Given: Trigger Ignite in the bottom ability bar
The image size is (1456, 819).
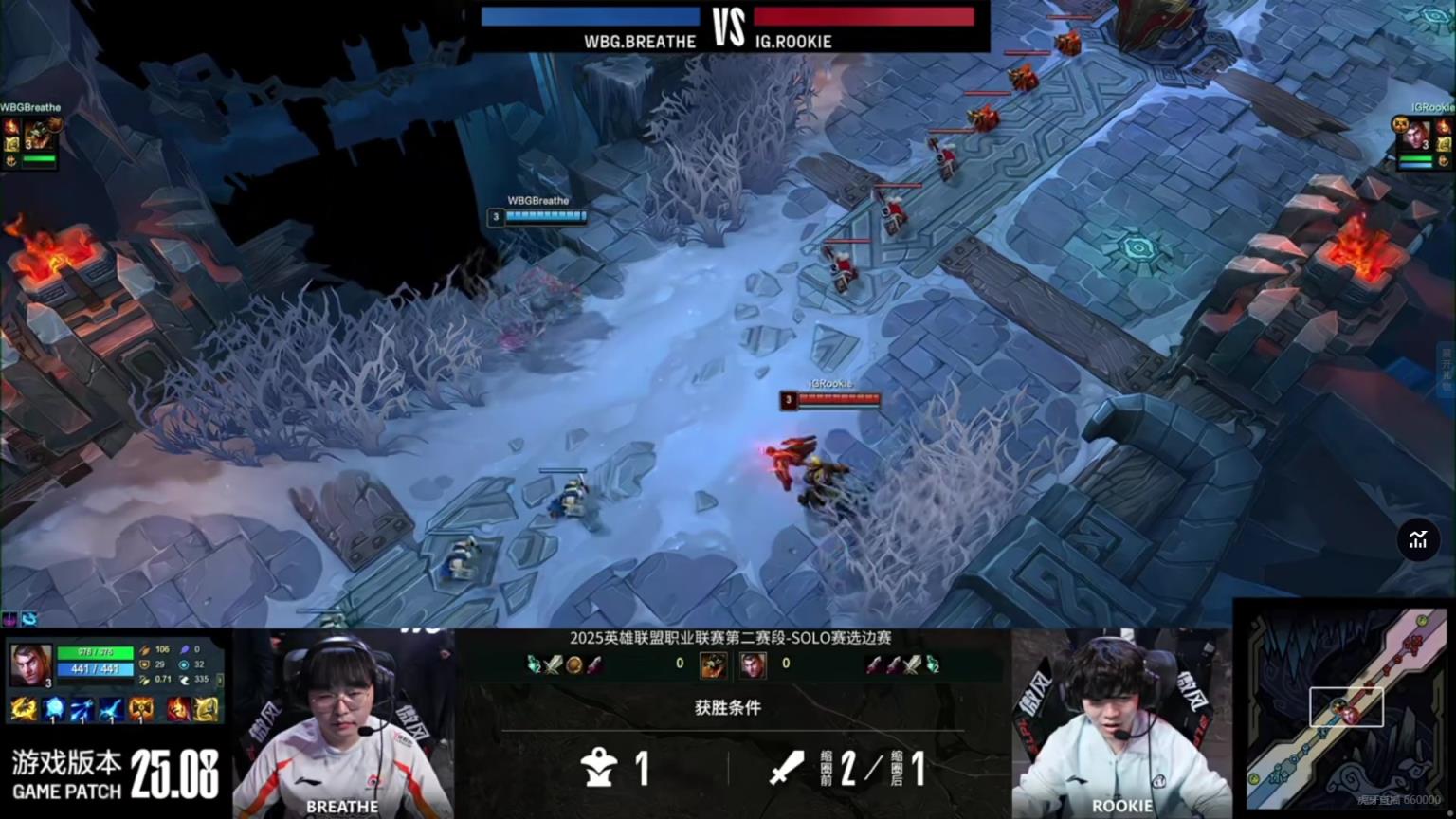Looking at the screenshot, I should (178, 709).
